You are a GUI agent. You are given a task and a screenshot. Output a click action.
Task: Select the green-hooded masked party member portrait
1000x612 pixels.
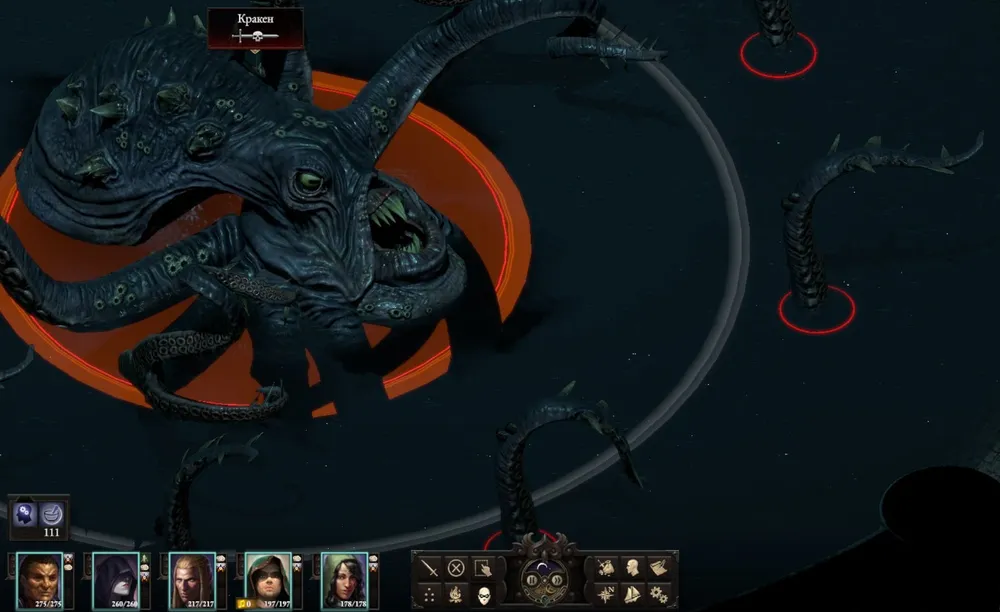tap(268, 577)
